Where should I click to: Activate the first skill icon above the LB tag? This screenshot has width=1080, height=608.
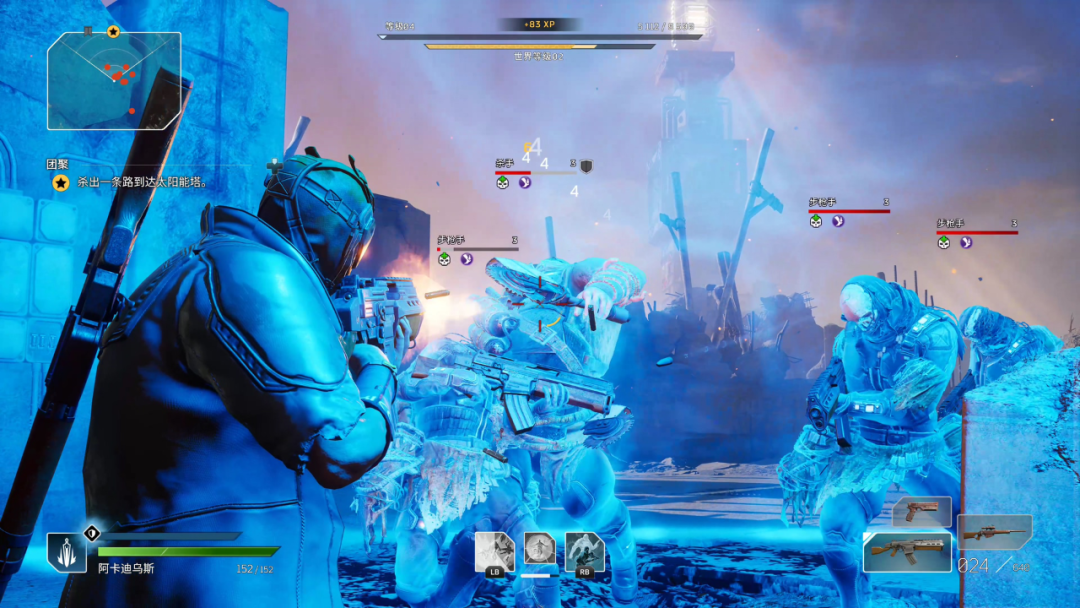pyautogui.click(x=494, y=550)
